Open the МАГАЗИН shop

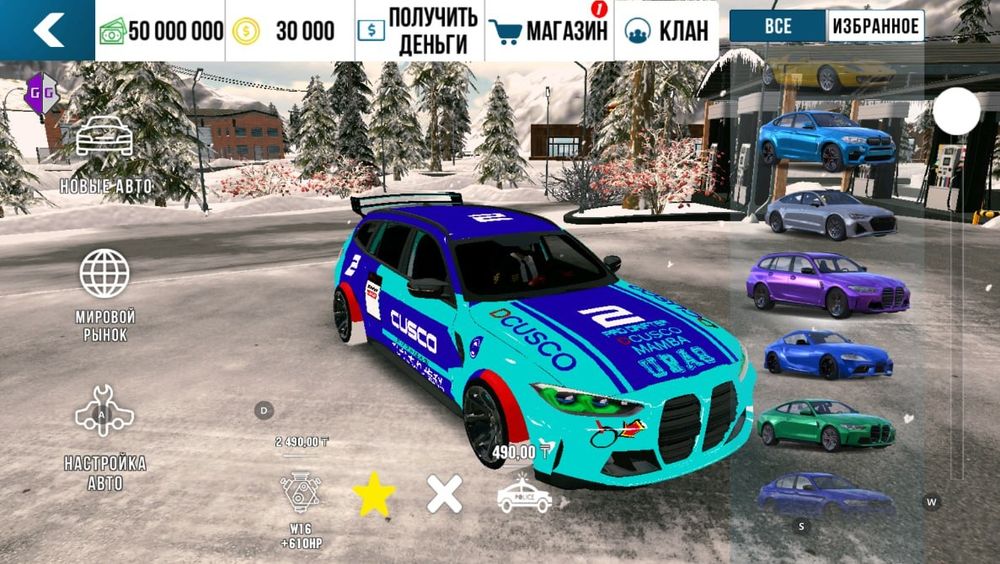coord(550,30)
